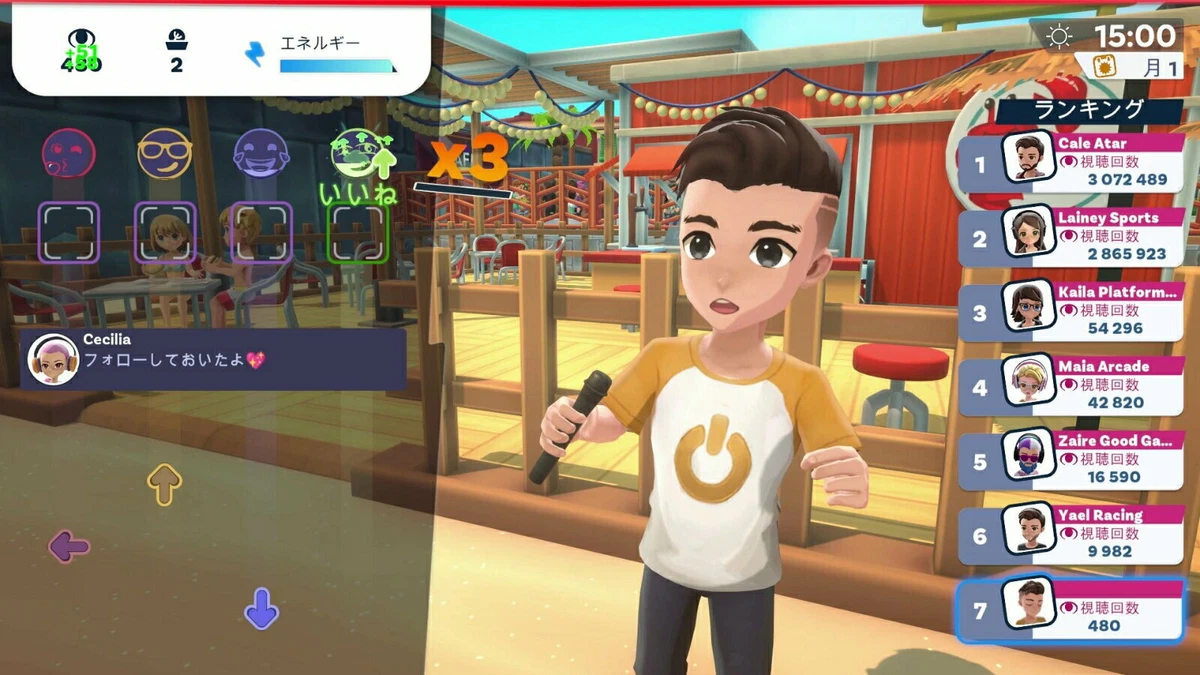Tap the sunglasses face emote icon
This screenshot has height=675, width=1200.
click(164, 154)
